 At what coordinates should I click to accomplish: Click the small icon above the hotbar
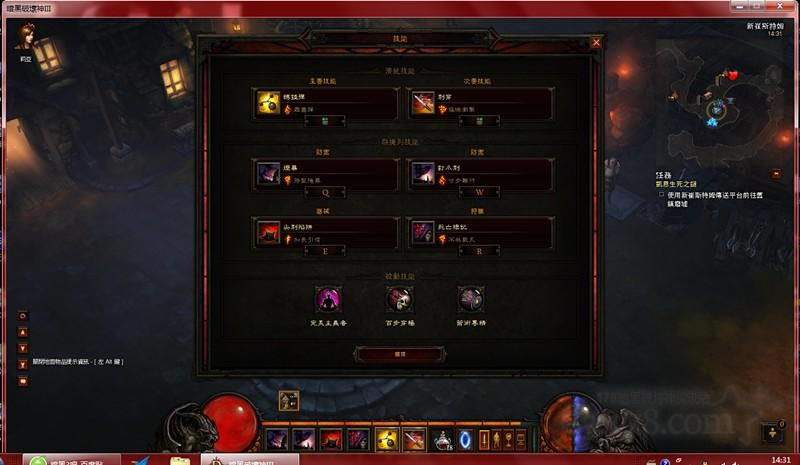pyautogui.click(x=288, y=401)
